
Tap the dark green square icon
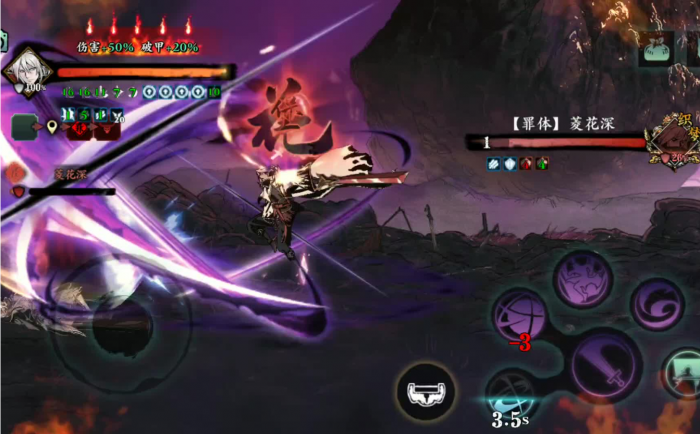[25, 126]
